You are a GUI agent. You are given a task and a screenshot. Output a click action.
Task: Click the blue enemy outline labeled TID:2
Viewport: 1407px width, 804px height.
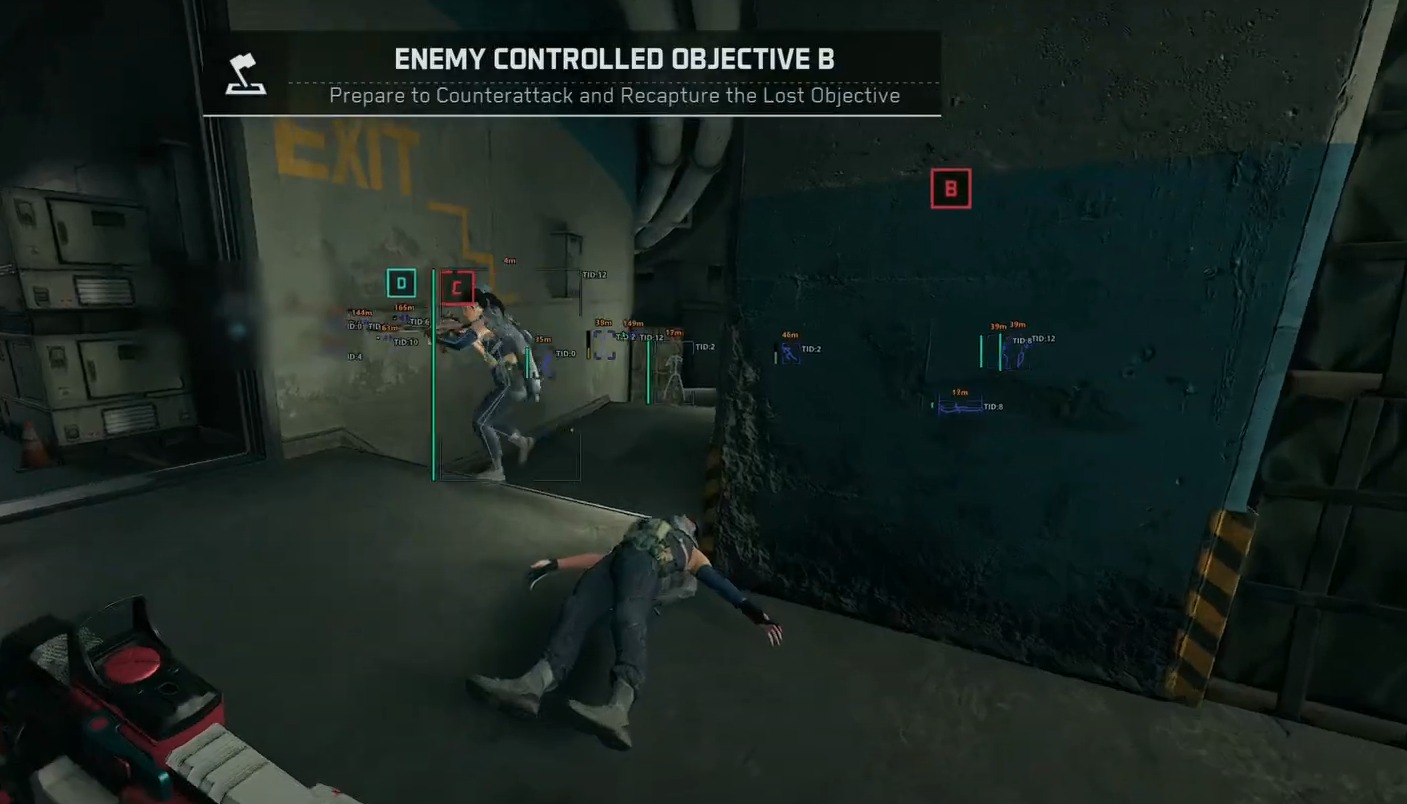[x=790, y=353]
